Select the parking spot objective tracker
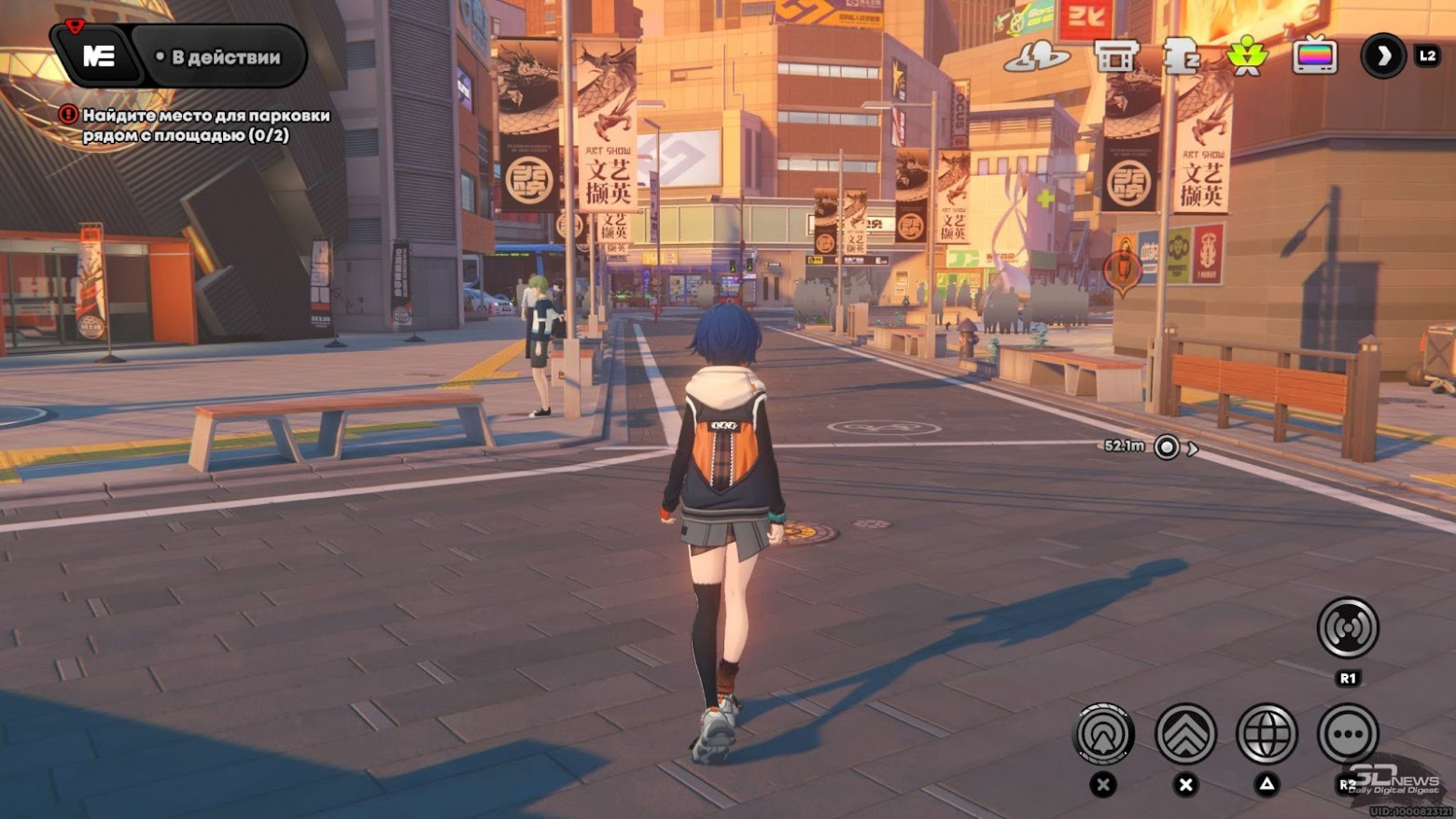The width and height of the screenshot is (1456, 819). click(x=204, y=125)
